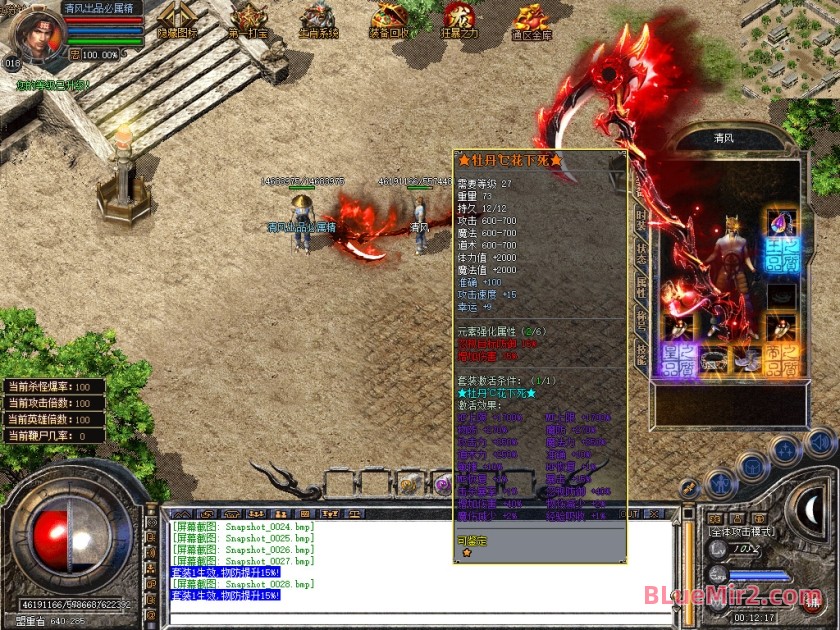Activate the 狂暴之力 berserk power icon

(460, 20)
